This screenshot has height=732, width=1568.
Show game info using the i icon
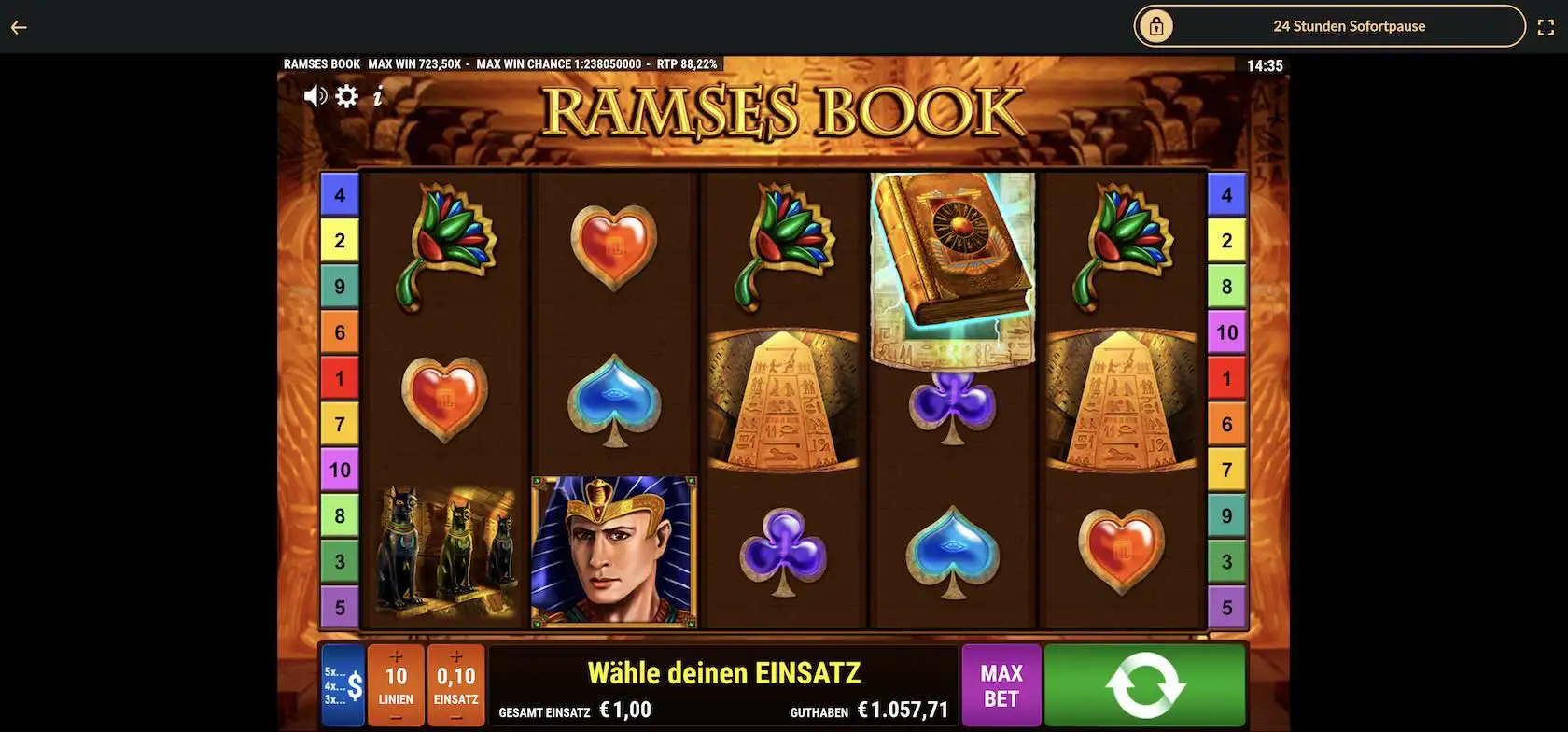pyautogui.click(x=378, y=94)
